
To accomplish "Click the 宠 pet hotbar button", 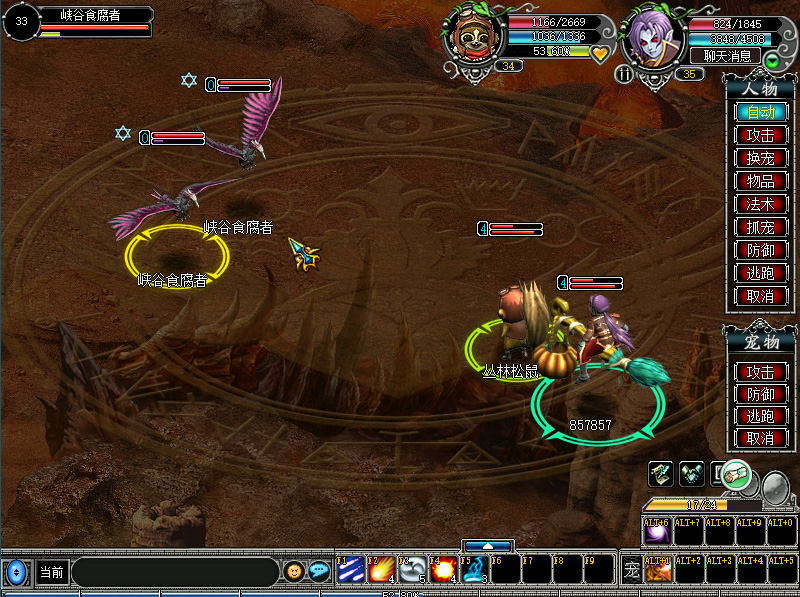I will [631, 571].
